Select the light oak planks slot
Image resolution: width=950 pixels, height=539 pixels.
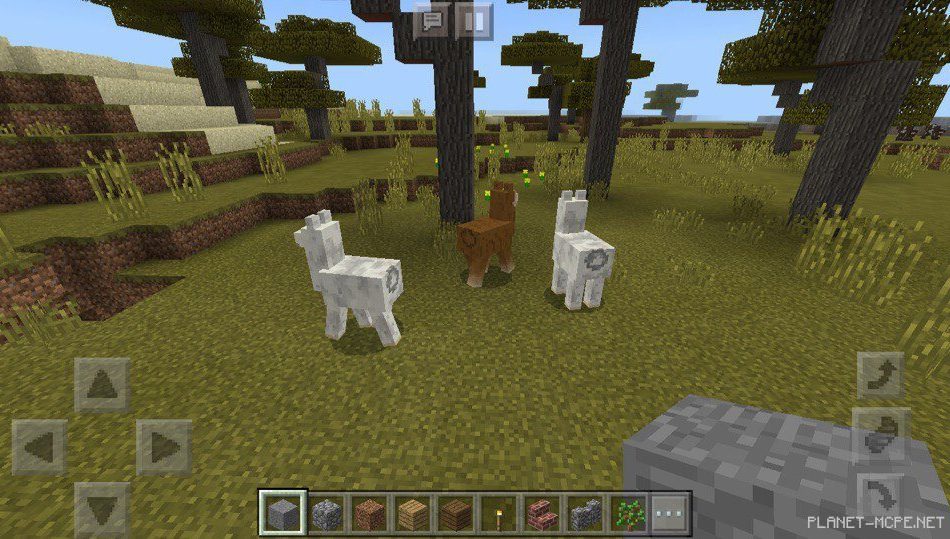(410, 514)
